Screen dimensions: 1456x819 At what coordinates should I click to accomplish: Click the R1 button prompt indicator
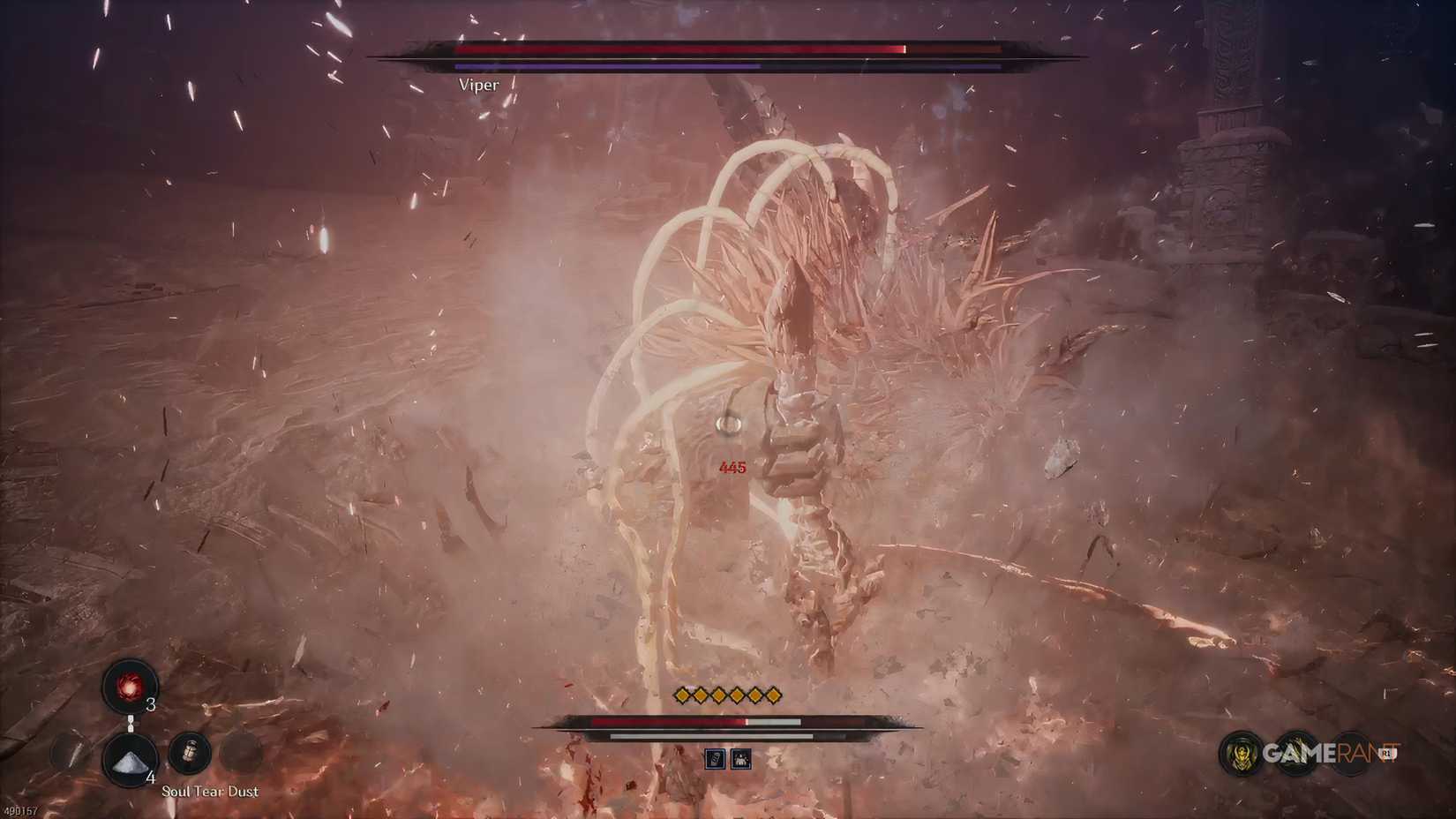click(x=1385, y=753)
